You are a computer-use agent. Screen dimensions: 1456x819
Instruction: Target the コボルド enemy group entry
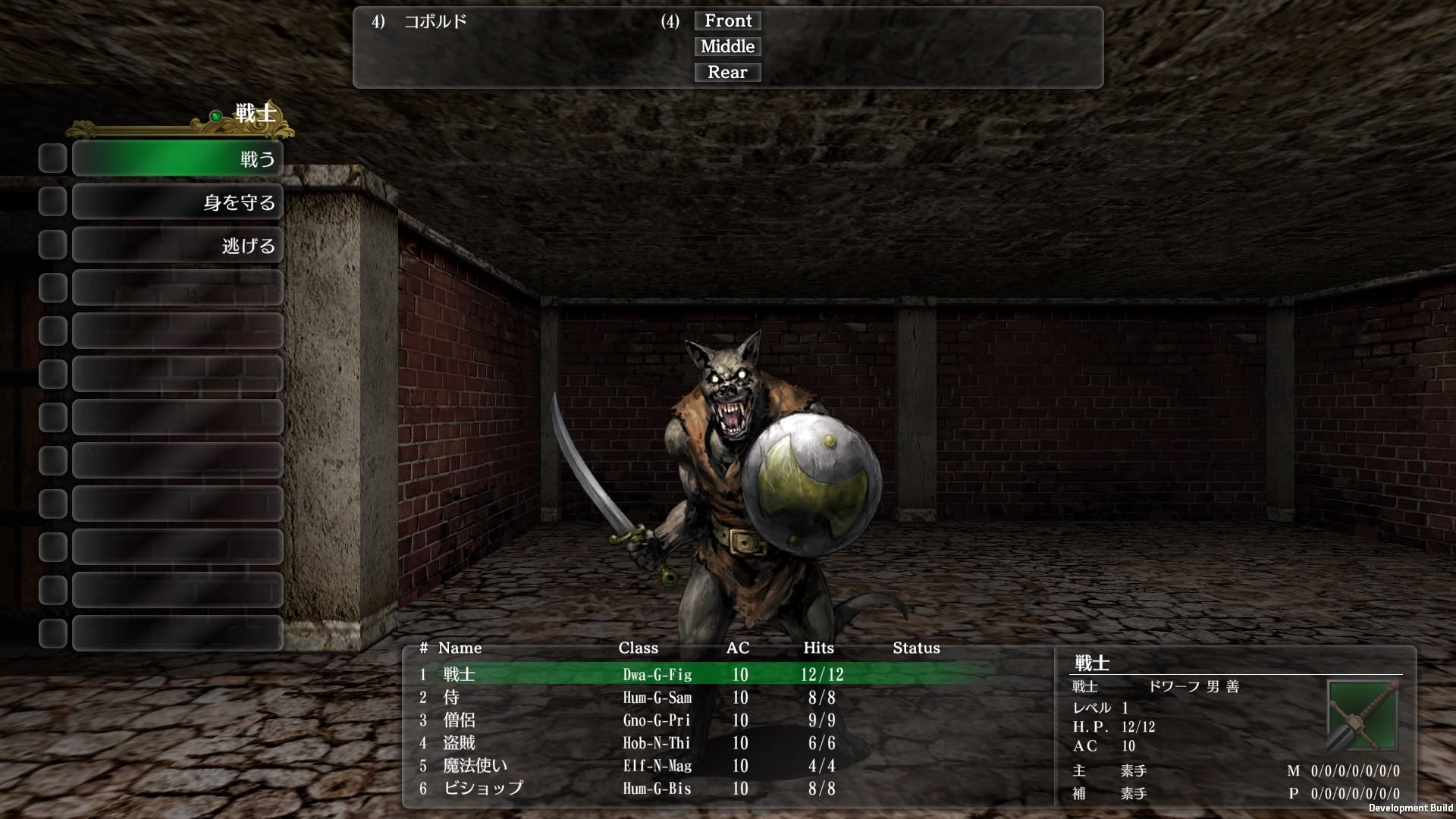[x=435, y=22]
